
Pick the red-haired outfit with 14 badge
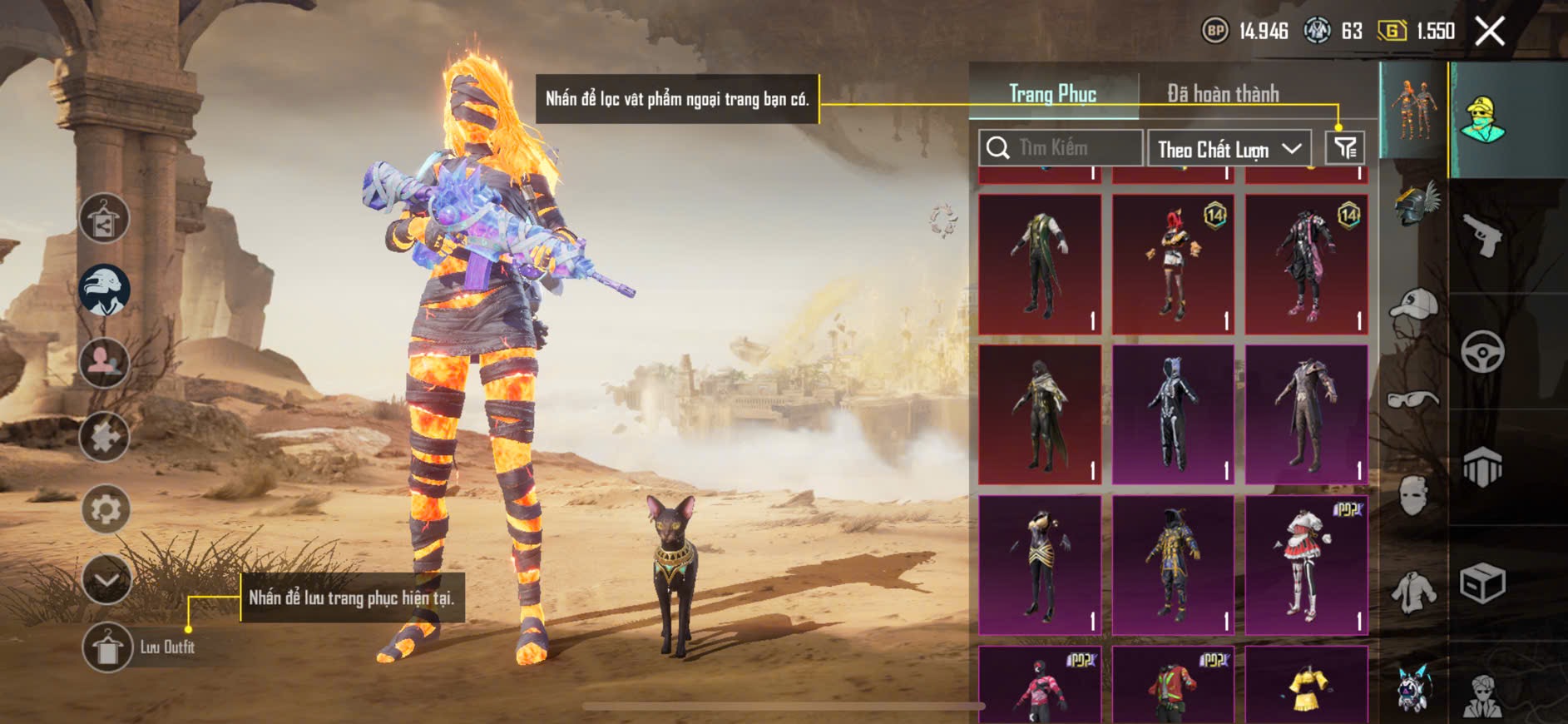[1173, 264]
